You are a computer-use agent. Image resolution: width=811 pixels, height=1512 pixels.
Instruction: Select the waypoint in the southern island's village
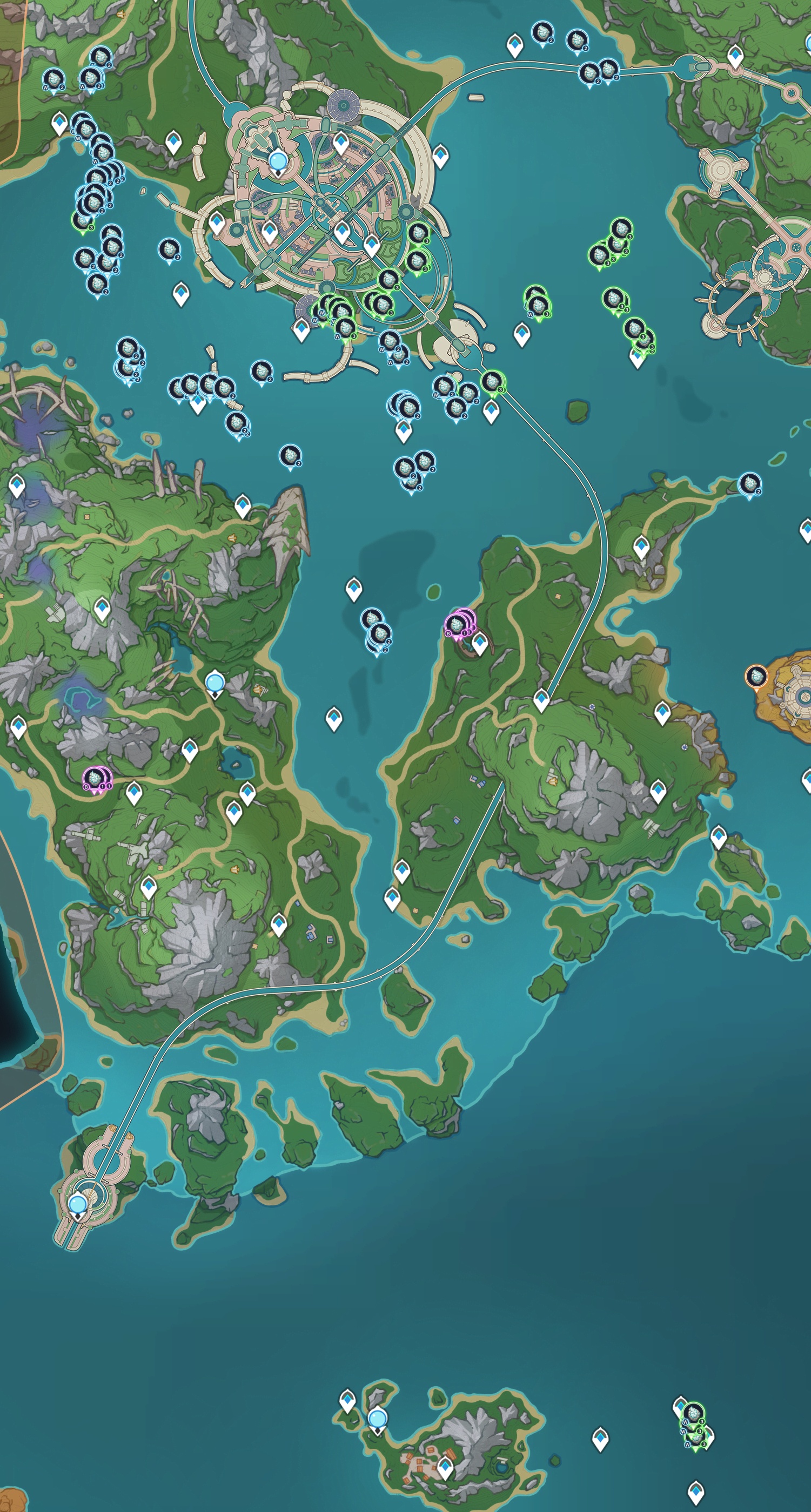[x=445, y=1468]
